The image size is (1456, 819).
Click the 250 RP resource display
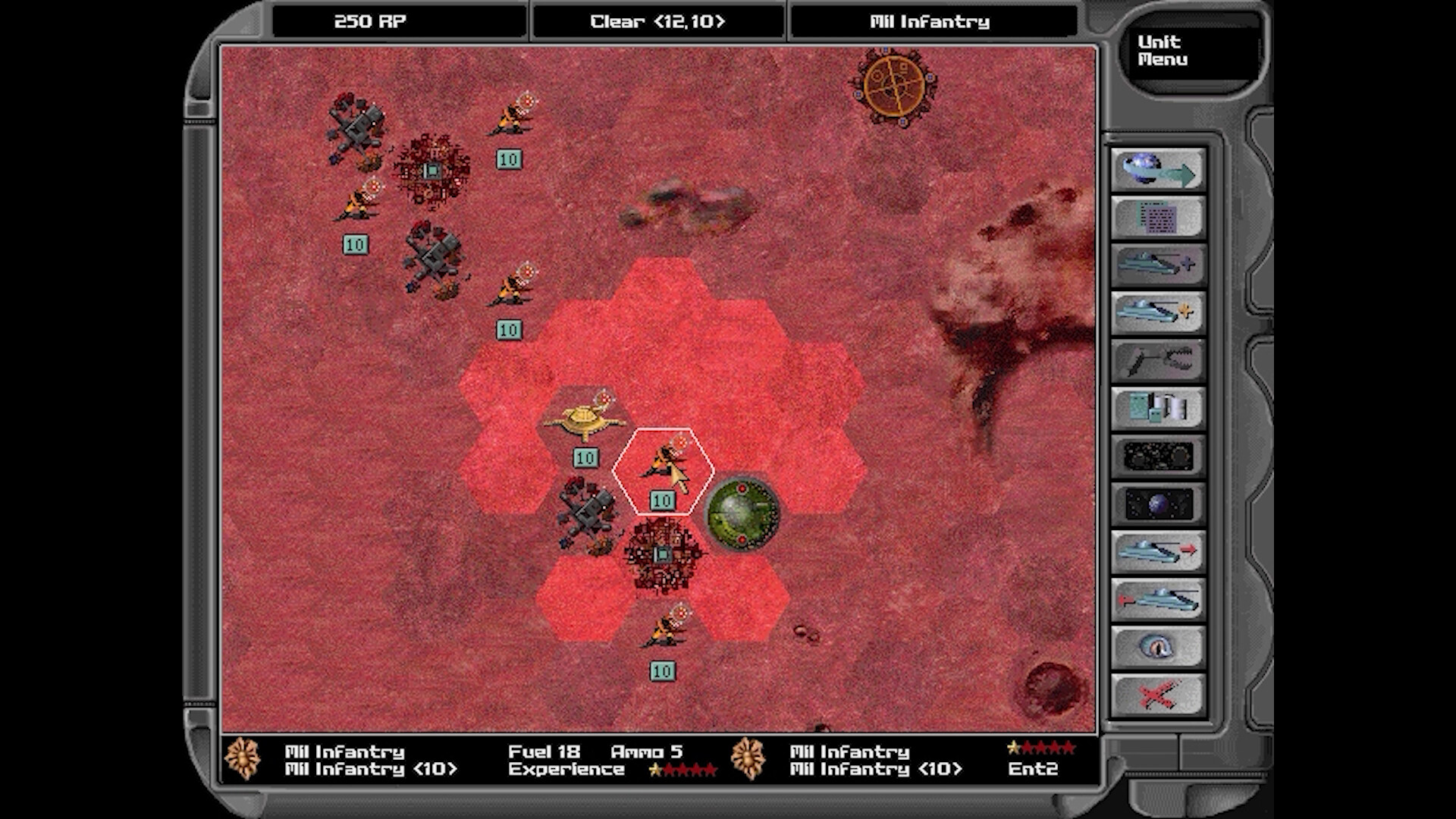369,21
